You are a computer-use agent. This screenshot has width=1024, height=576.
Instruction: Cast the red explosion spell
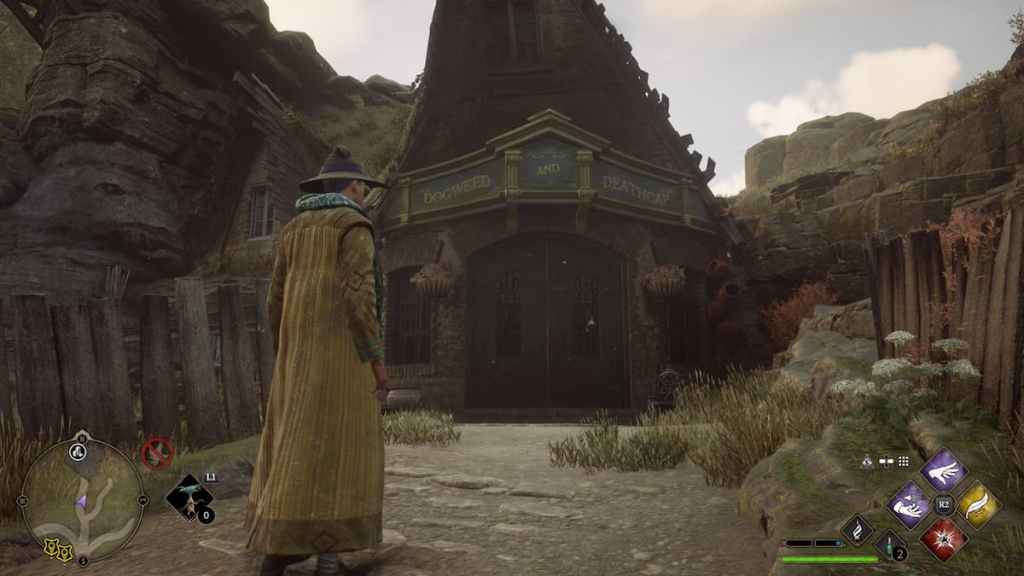(x=943, y=539)
